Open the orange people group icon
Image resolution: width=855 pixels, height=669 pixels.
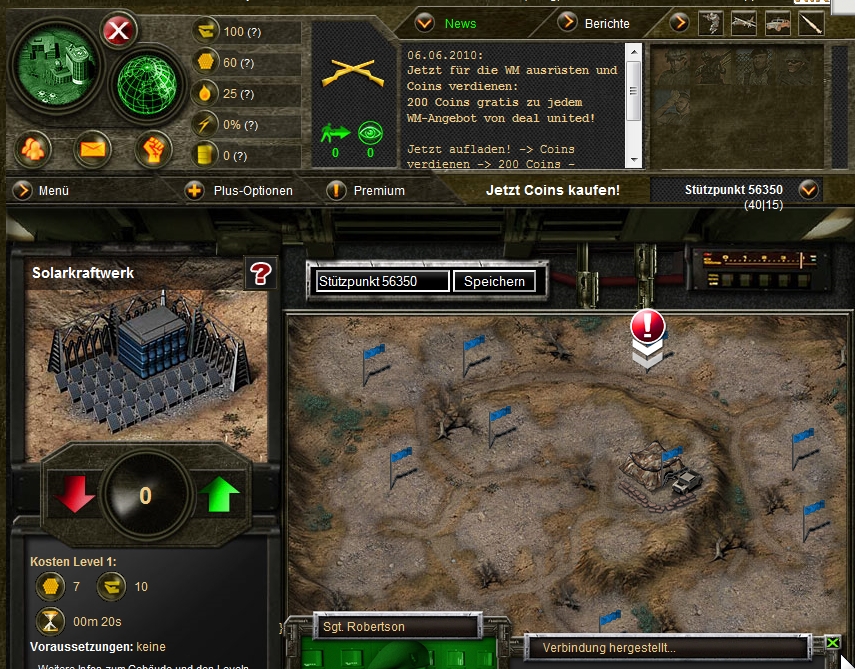tap(33, 150)
